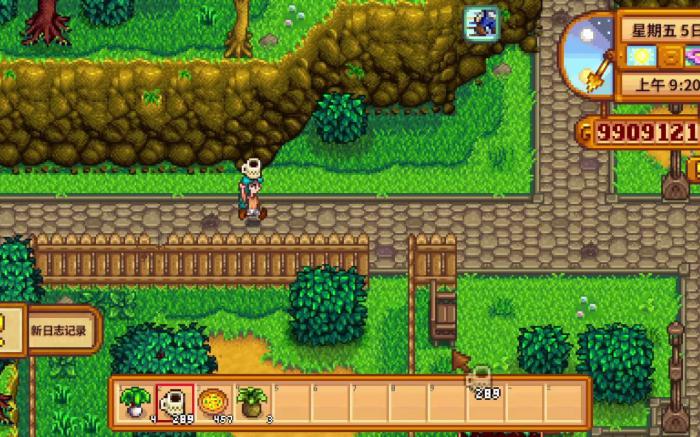Select the potted plant hotbar slot

point(251,403)
